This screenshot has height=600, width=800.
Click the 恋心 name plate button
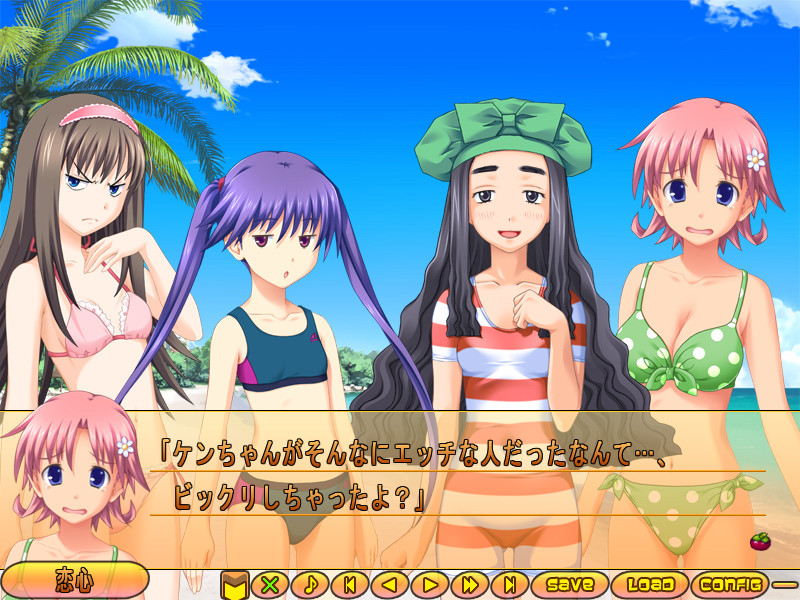pos(75,581)
